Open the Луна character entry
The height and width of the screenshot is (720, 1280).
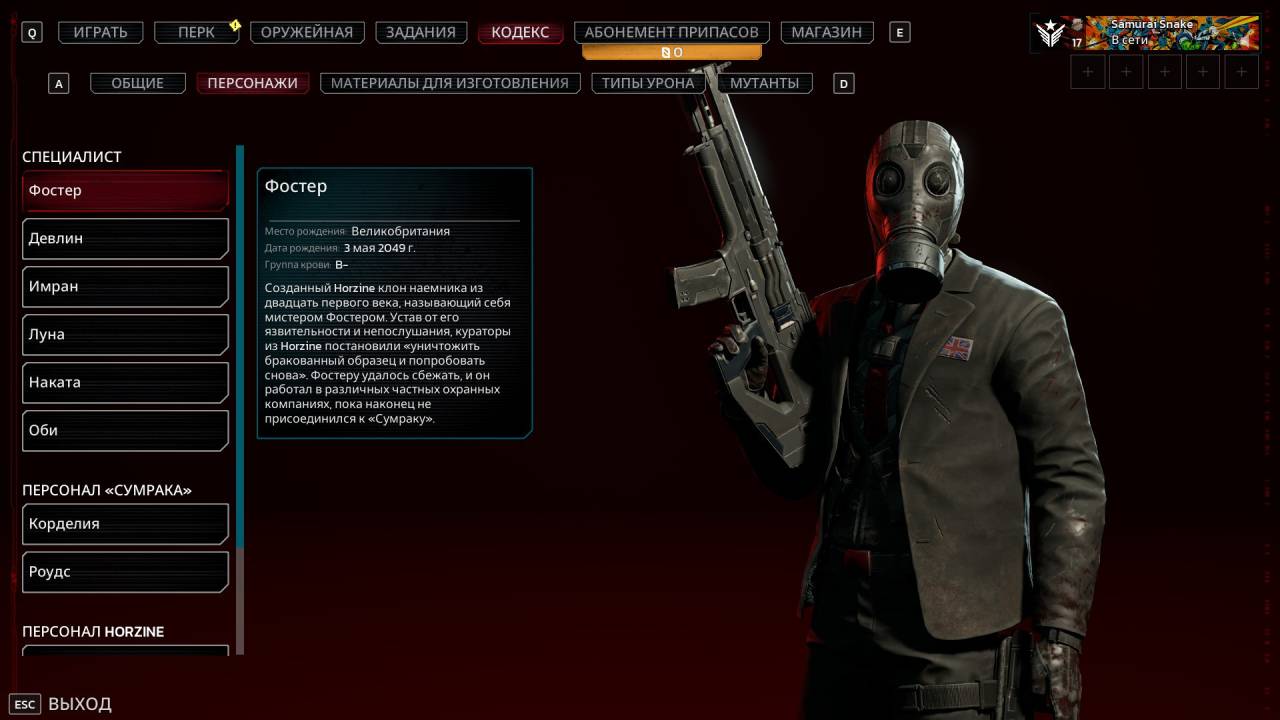click(x=125, y=334)
